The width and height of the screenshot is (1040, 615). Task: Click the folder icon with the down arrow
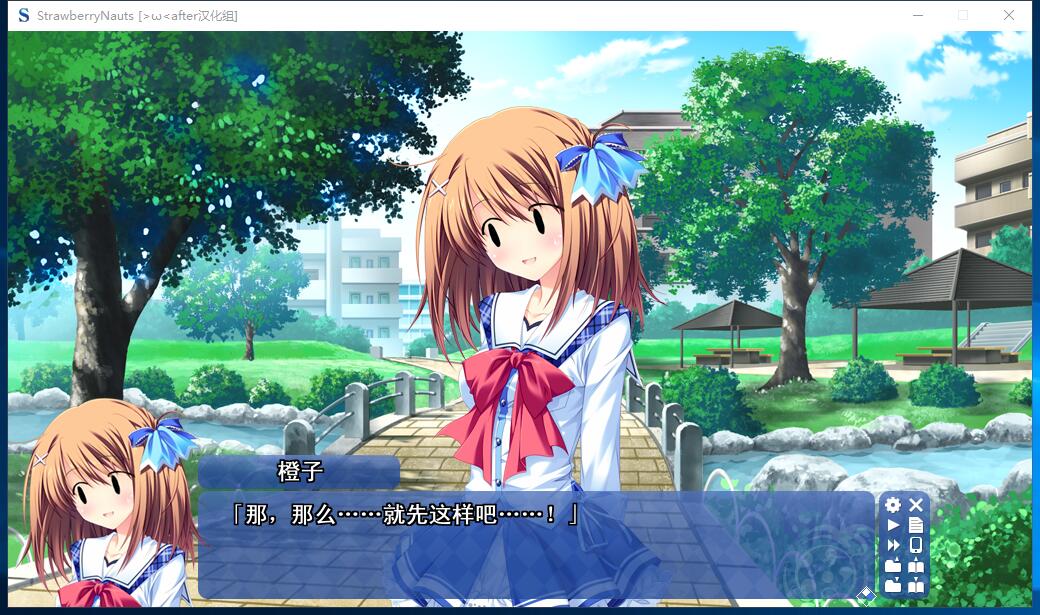coord(893,585)
